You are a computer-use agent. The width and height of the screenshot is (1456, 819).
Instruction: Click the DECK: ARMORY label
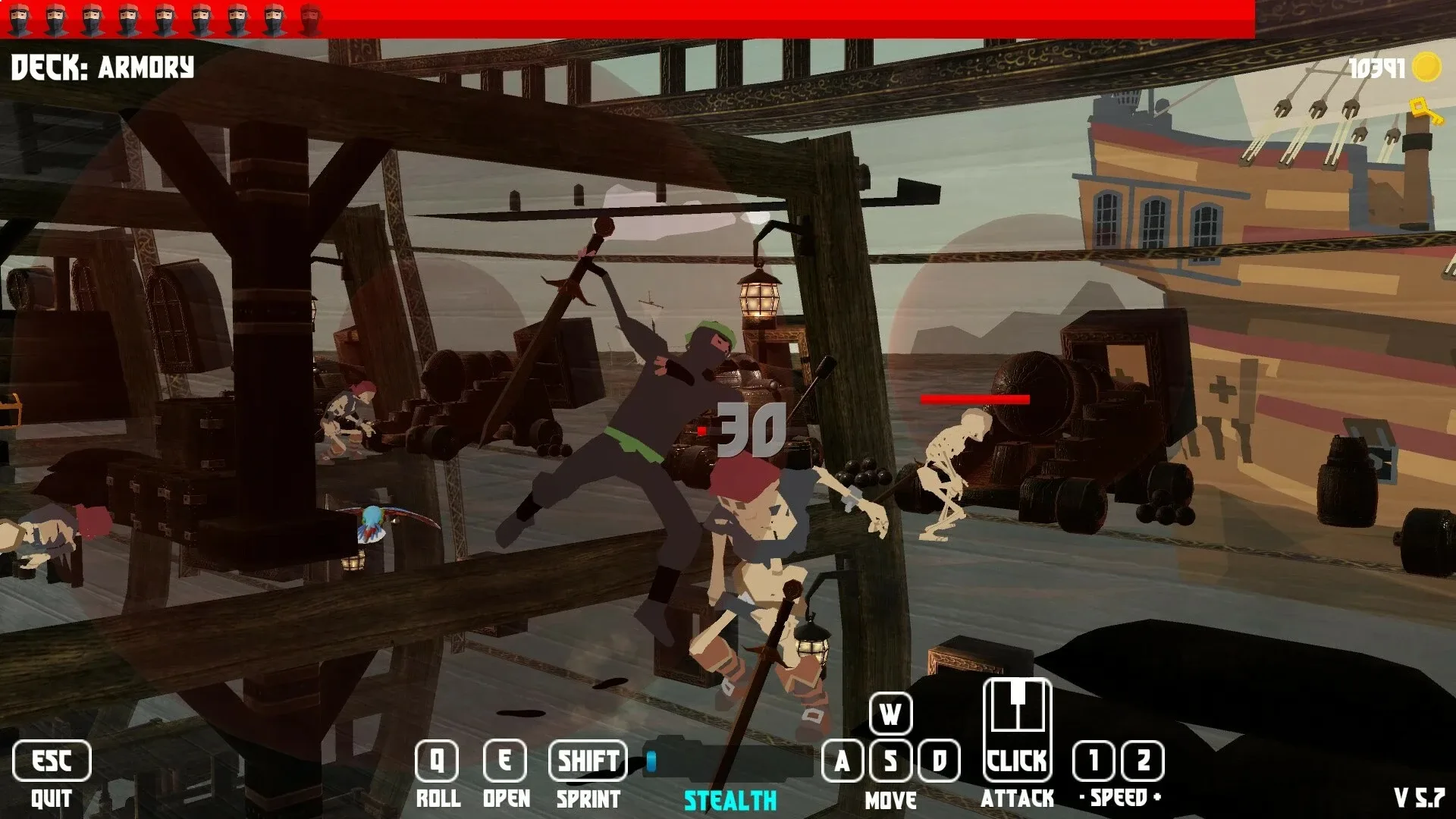102,68
